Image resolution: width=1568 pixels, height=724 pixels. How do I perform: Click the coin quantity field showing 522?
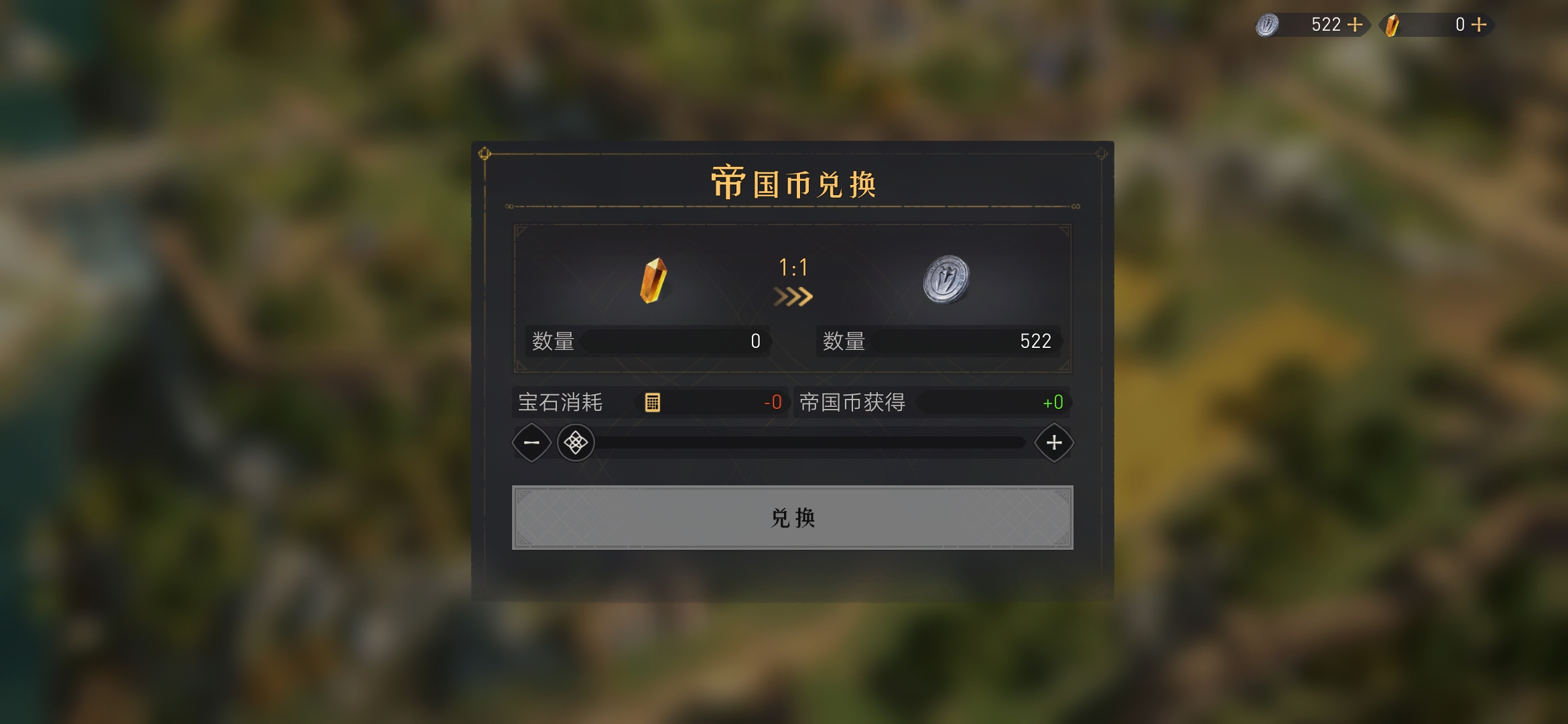coord(965,341)
